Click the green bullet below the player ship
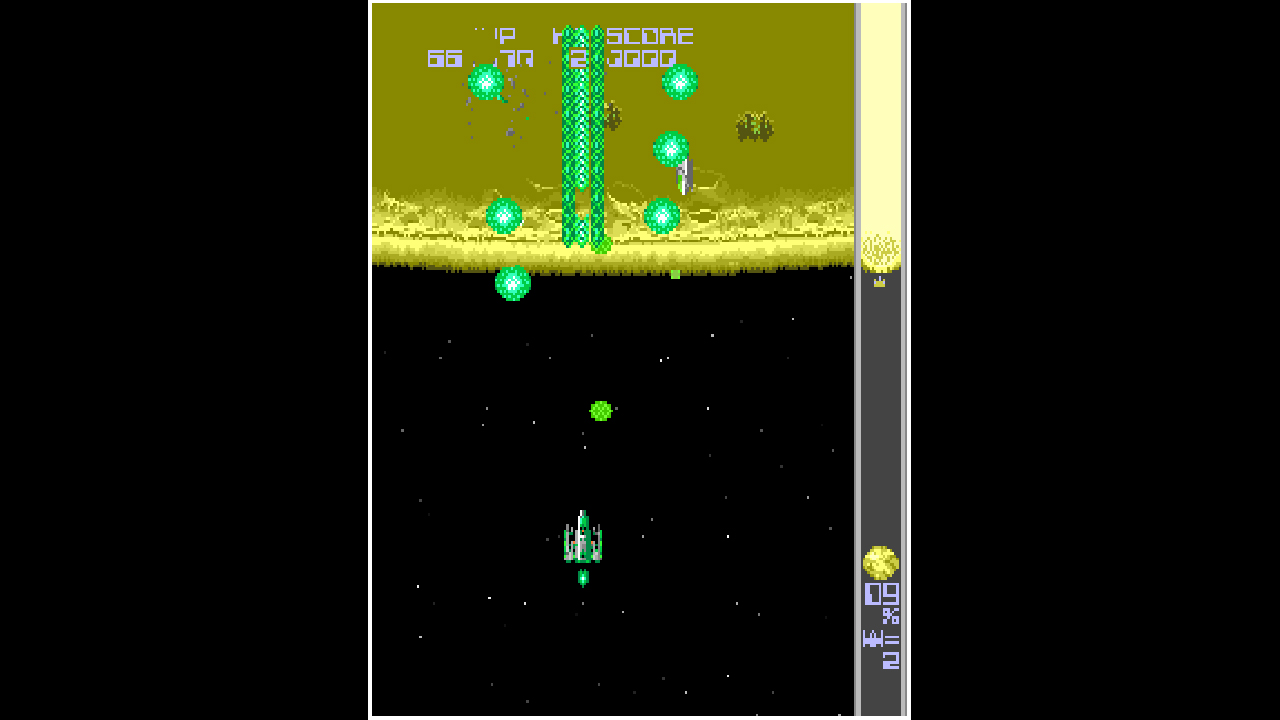 point(583,577)
